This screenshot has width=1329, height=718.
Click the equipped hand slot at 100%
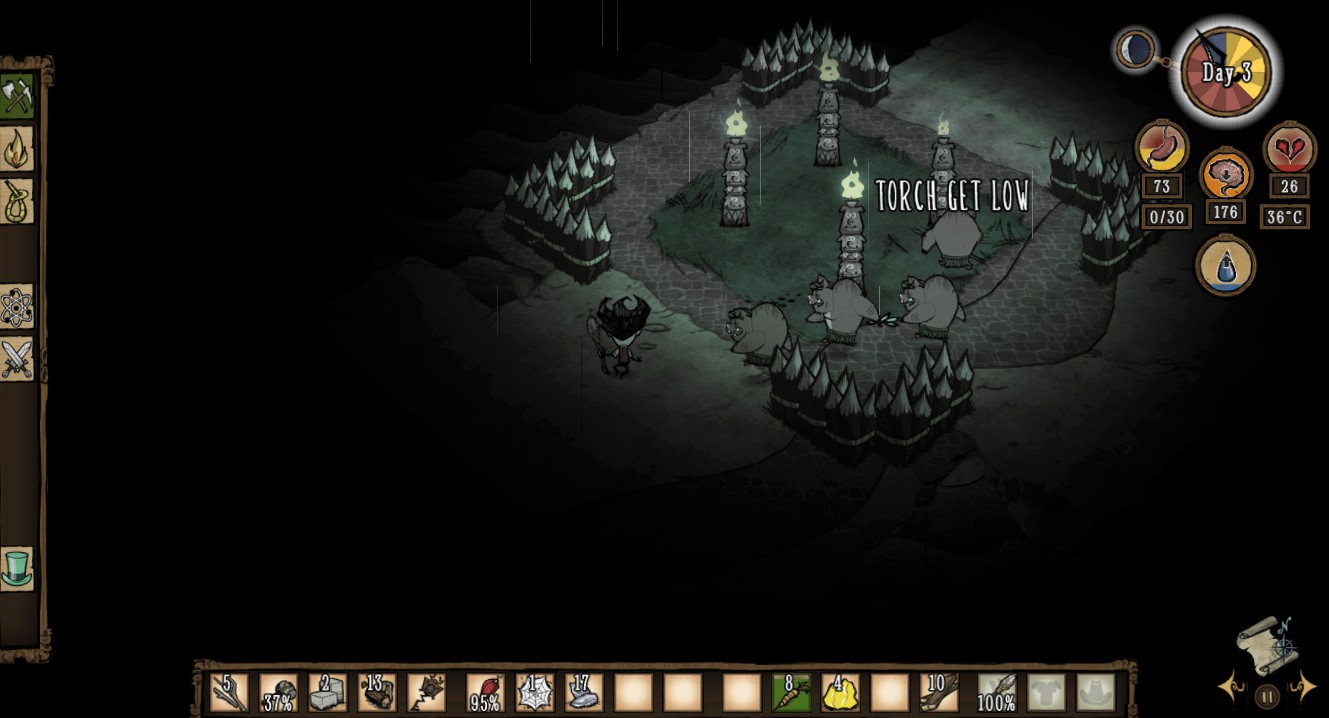996,692
